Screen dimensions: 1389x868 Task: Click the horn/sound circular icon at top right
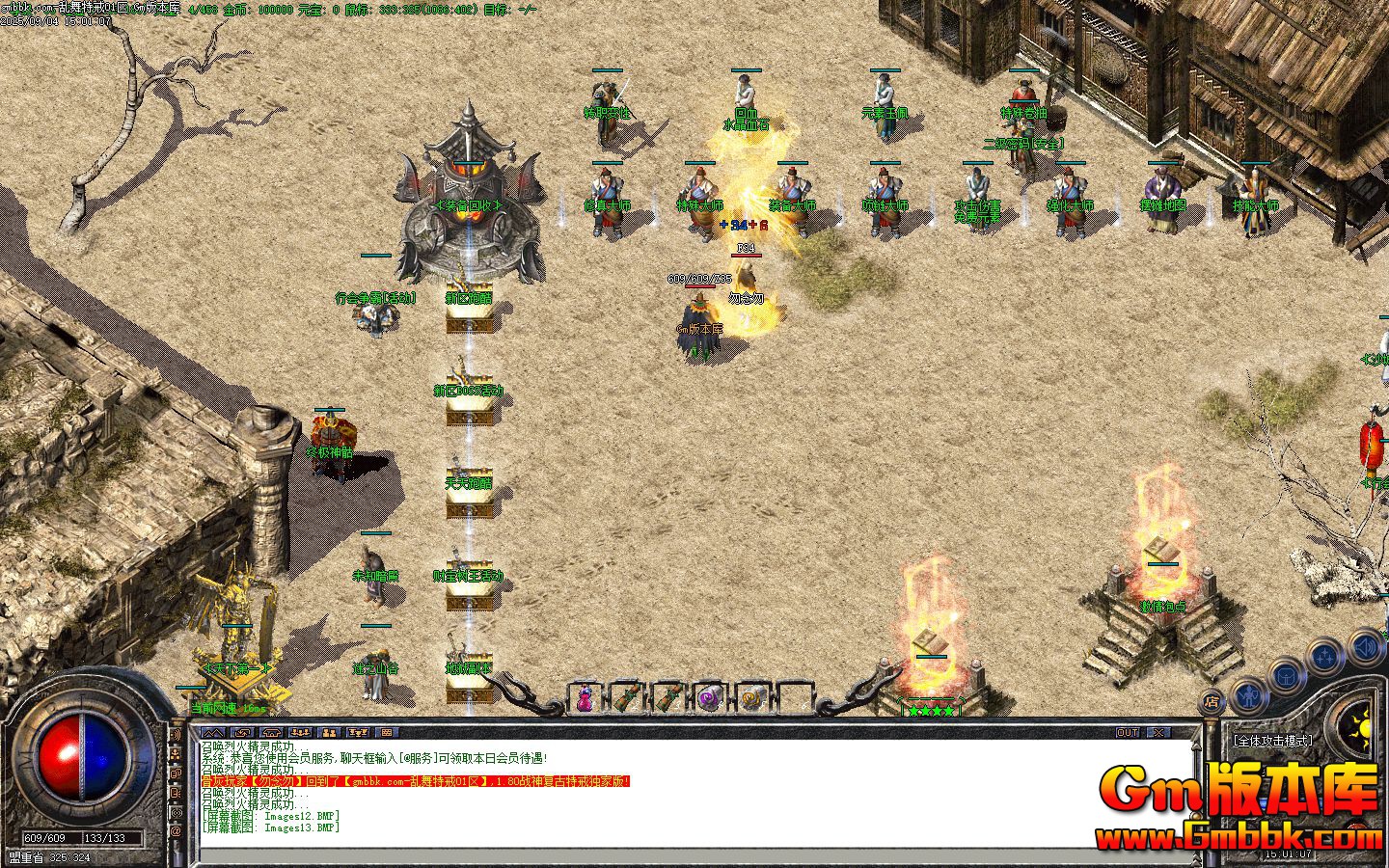pyautogui.click(x=1363, y=647)
